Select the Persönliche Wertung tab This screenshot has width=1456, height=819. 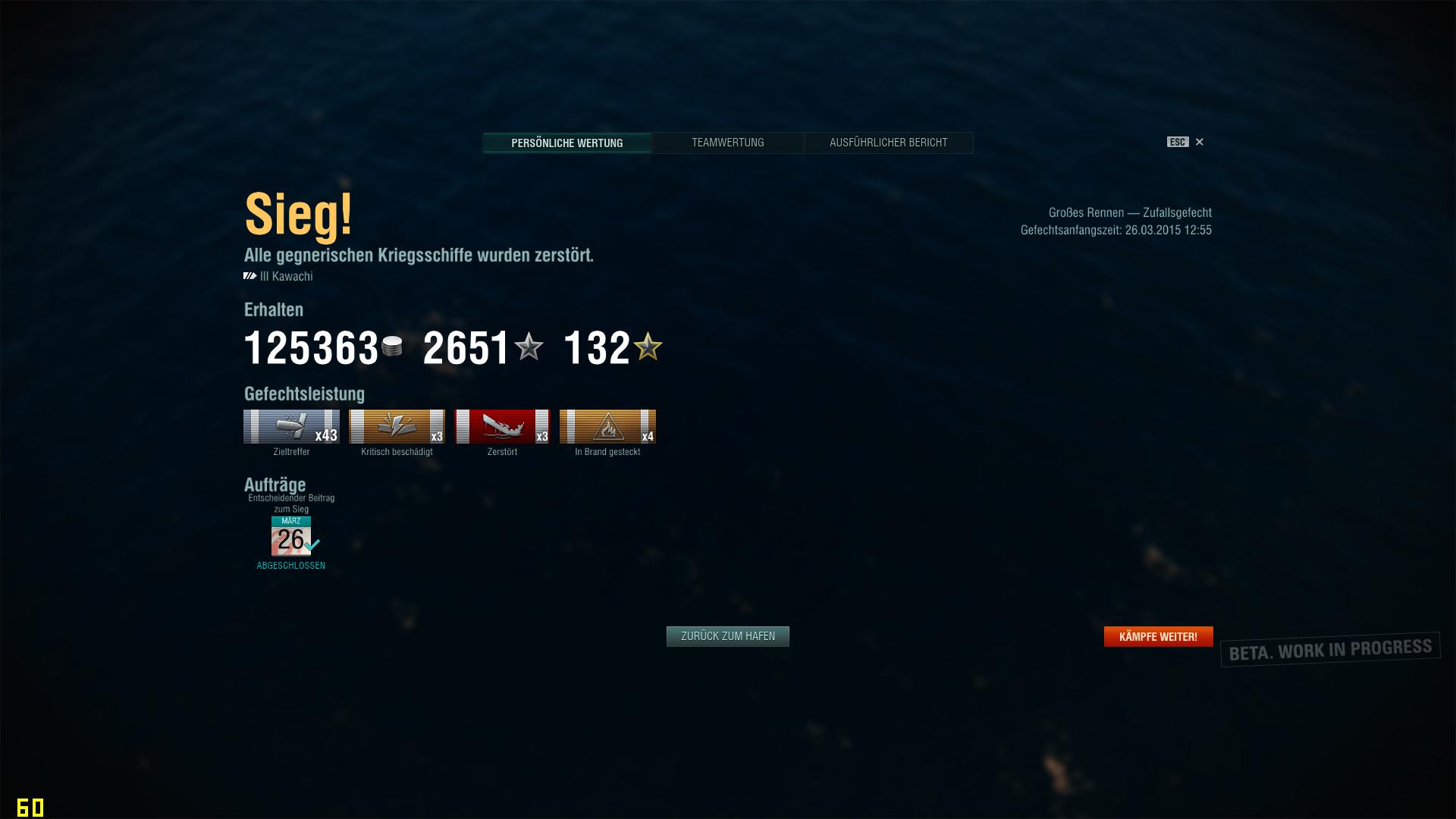coord(566,143)
